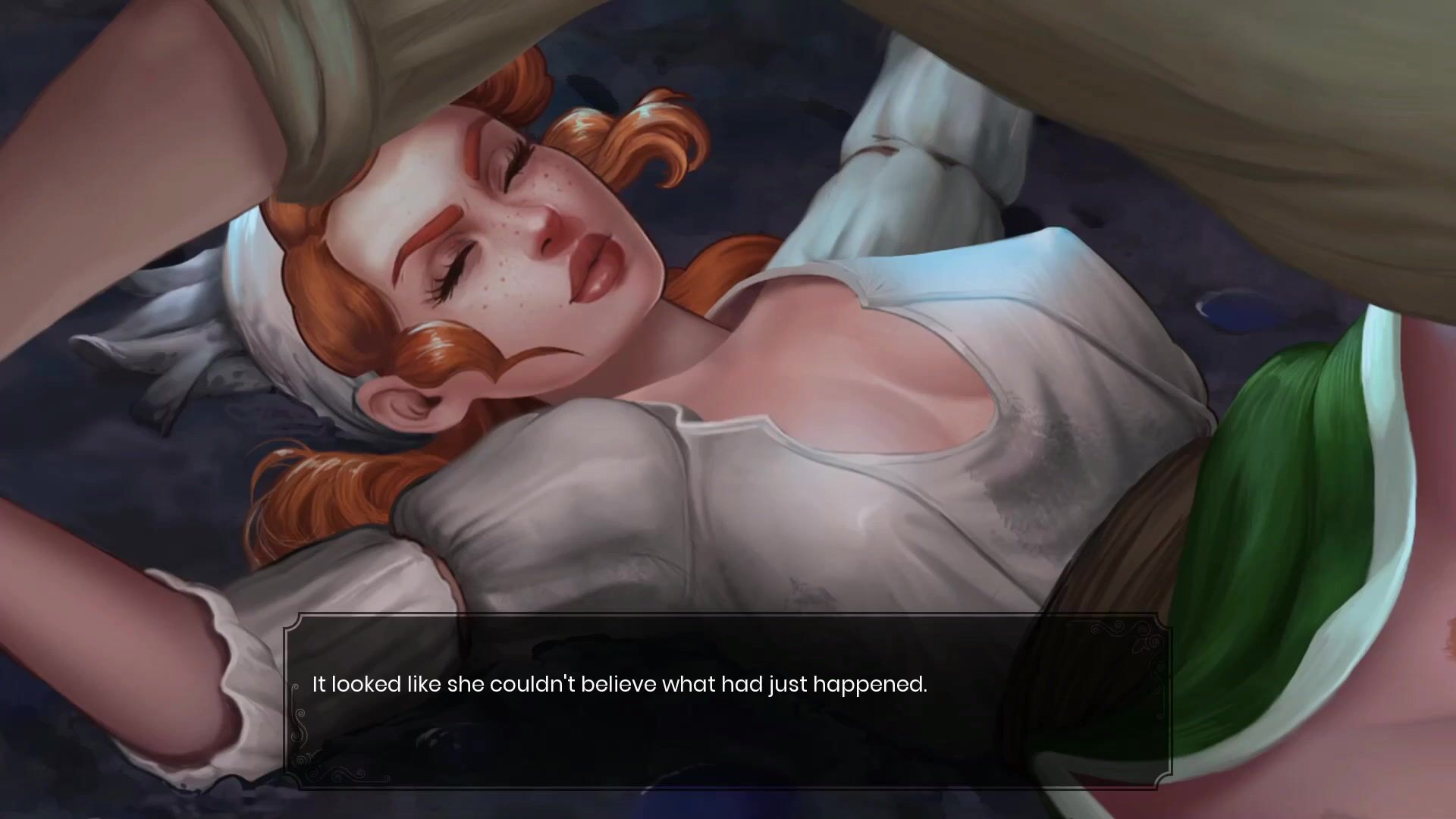
Task: Advance the narration dialogue box
Action: [x=728, y=701]
